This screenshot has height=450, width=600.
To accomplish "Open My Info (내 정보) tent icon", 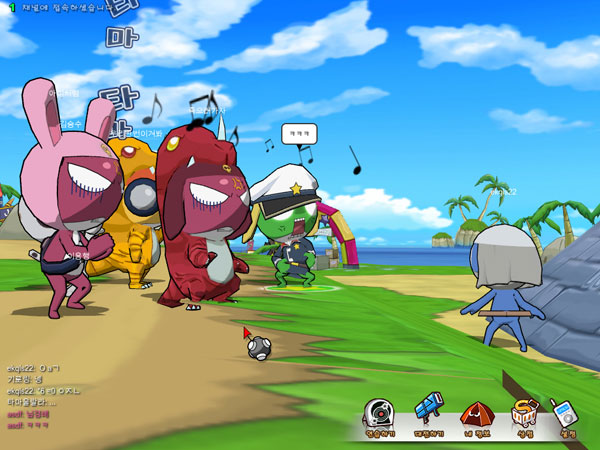I will 476,414.
